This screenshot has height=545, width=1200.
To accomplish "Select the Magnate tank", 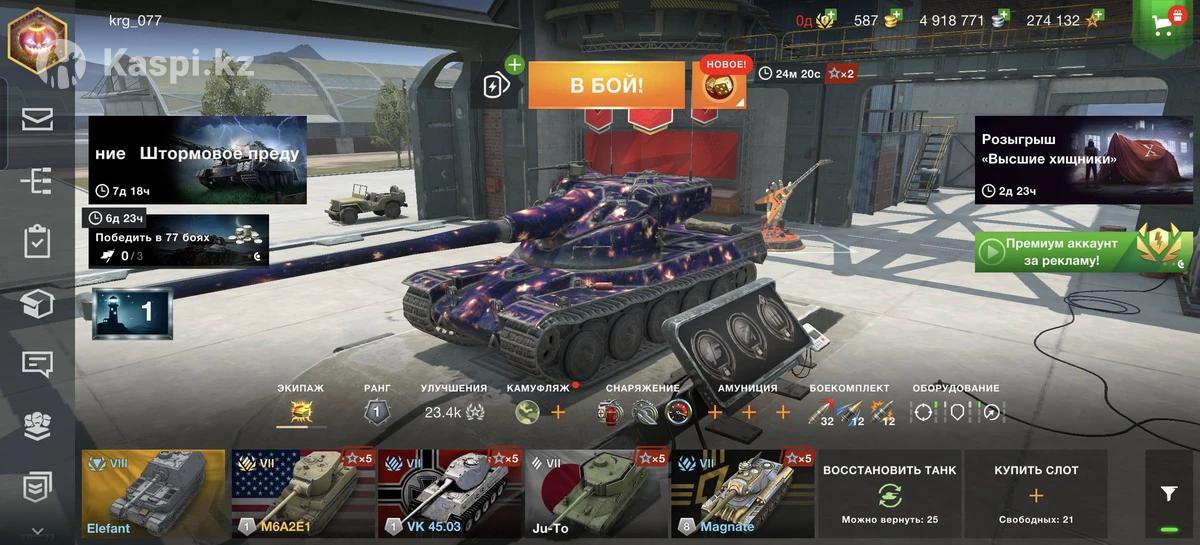I will 742,494.
